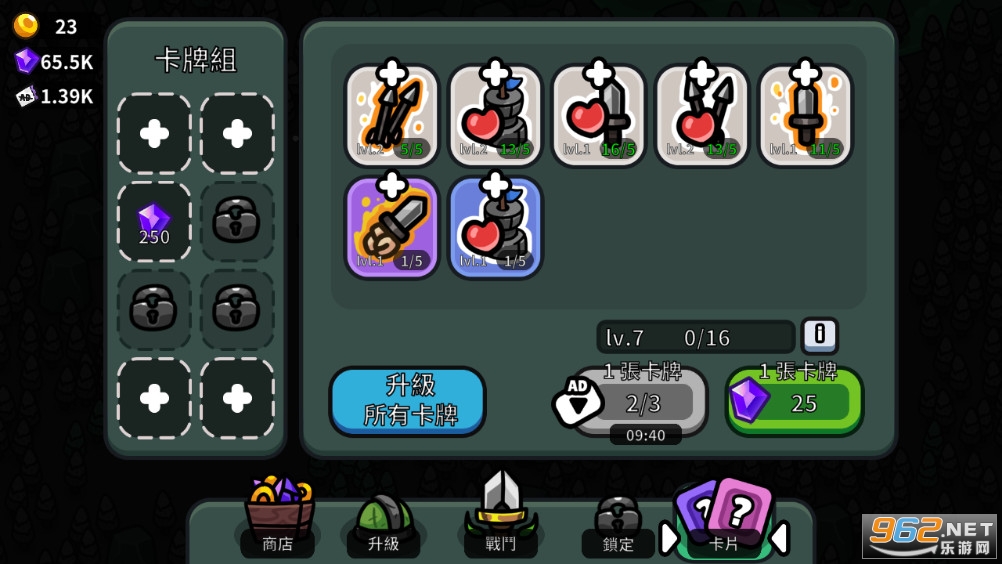Select the blue heart and tower card
The height and width of the screenshot is (564, 1002).
tap(495, 227)
